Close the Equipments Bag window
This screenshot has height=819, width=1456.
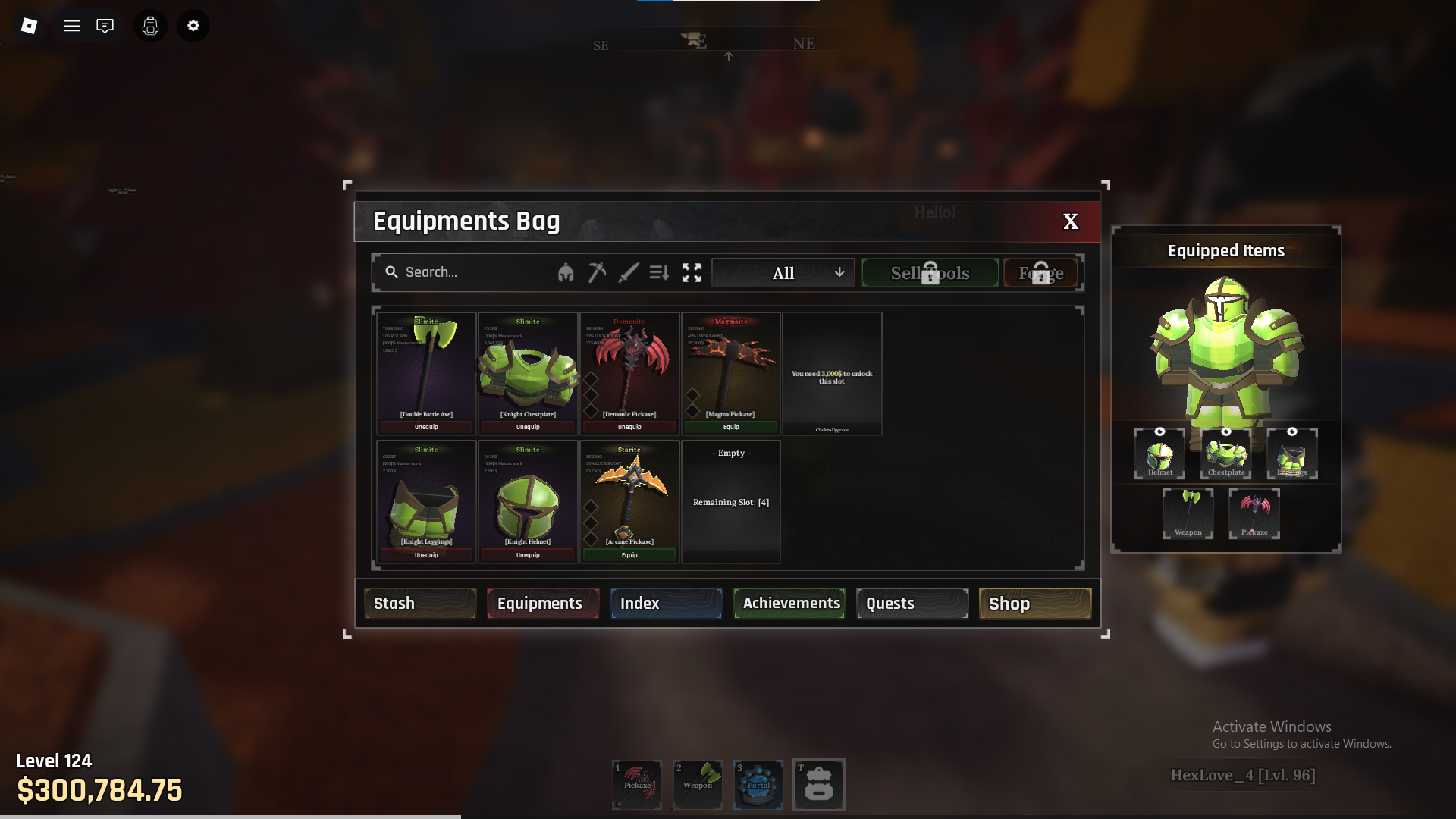[x=1070, y=221]
